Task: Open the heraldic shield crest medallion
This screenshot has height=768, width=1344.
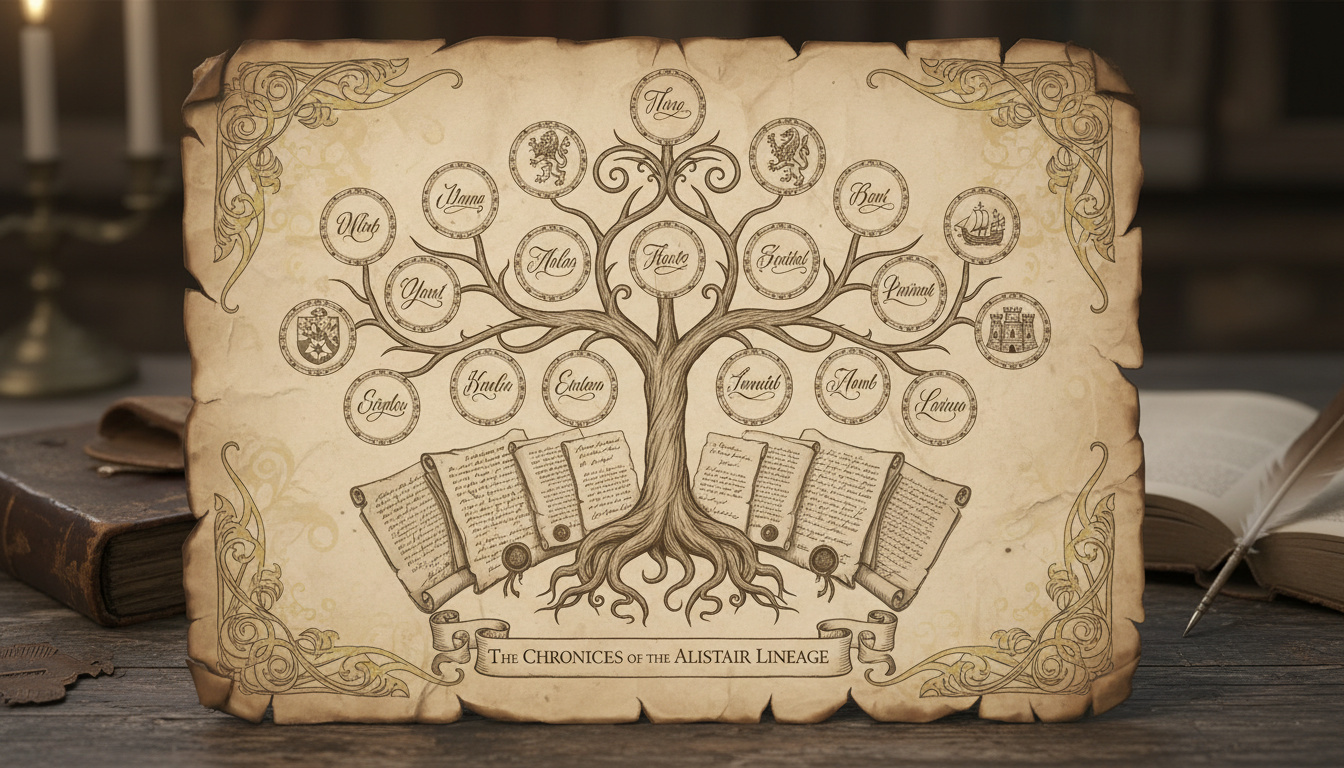Action: [317, 337]
